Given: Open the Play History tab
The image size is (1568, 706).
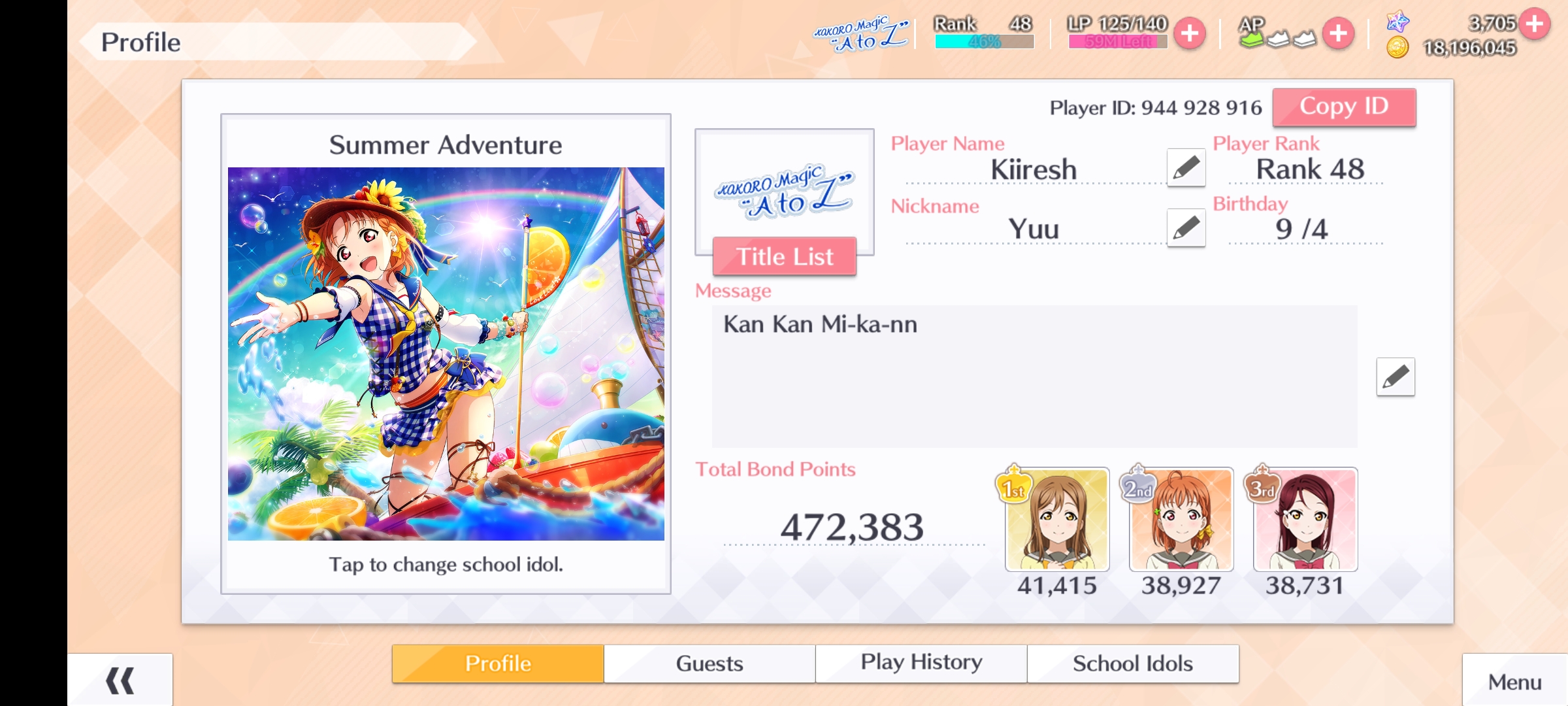Looking at the screenshot, I should pyautogui.click(x=921, y=664).
